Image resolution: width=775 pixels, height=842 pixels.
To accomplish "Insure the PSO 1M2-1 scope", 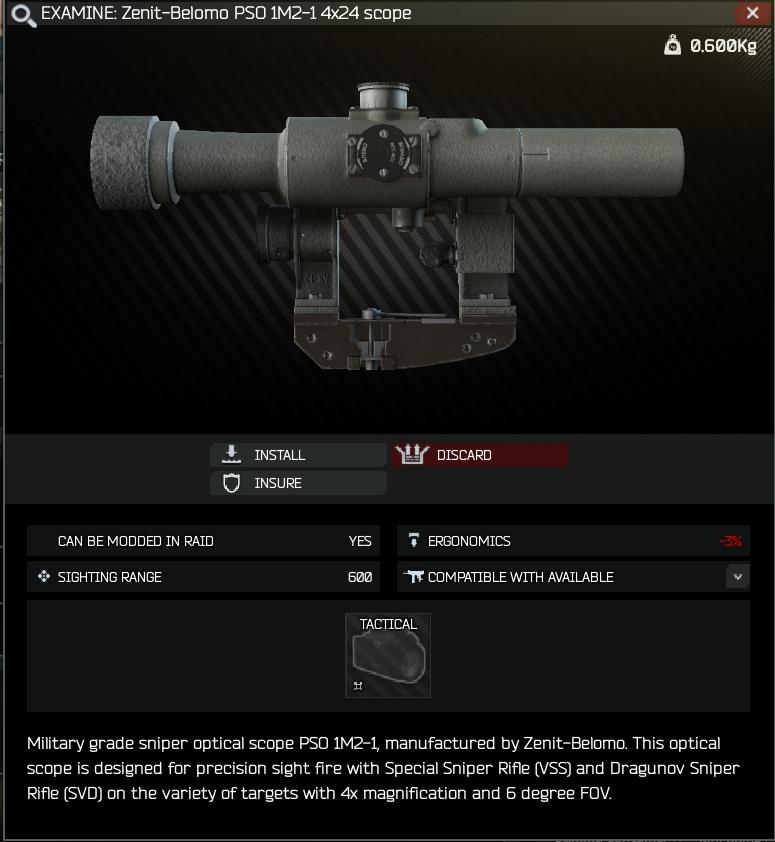I will click(x=298, y=483).
